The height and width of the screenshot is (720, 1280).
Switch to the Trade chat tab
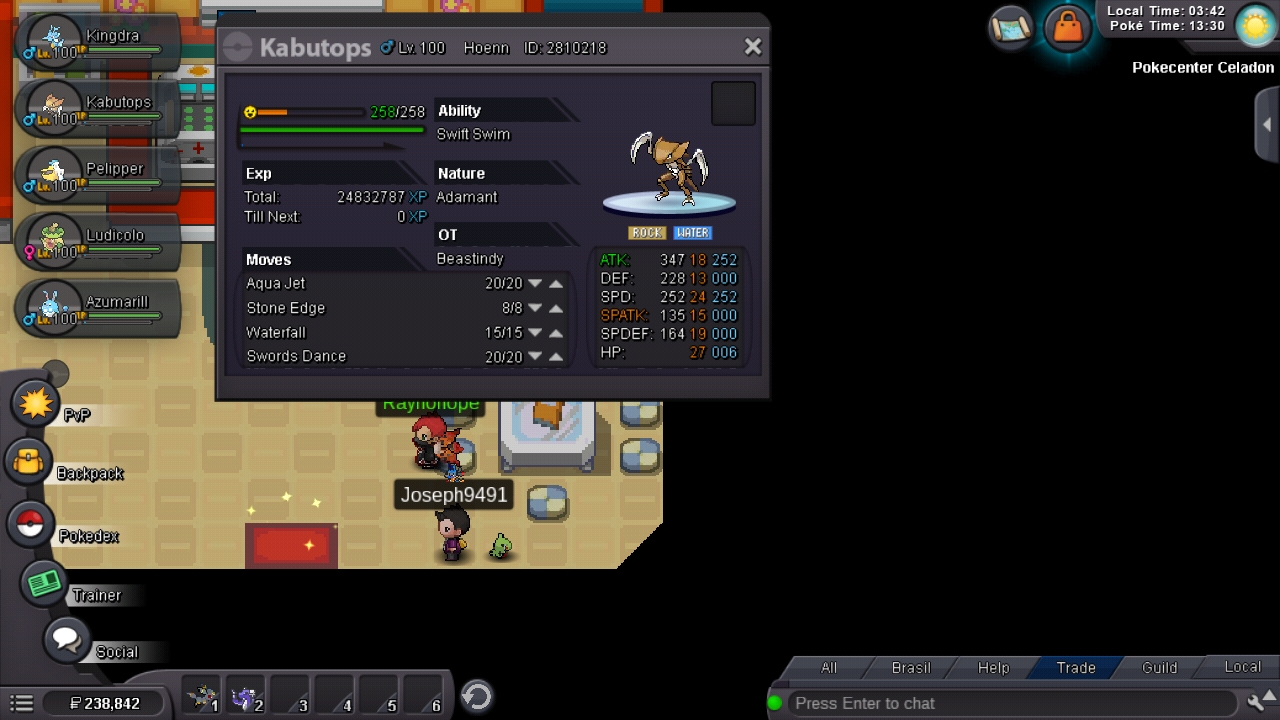1076,668
